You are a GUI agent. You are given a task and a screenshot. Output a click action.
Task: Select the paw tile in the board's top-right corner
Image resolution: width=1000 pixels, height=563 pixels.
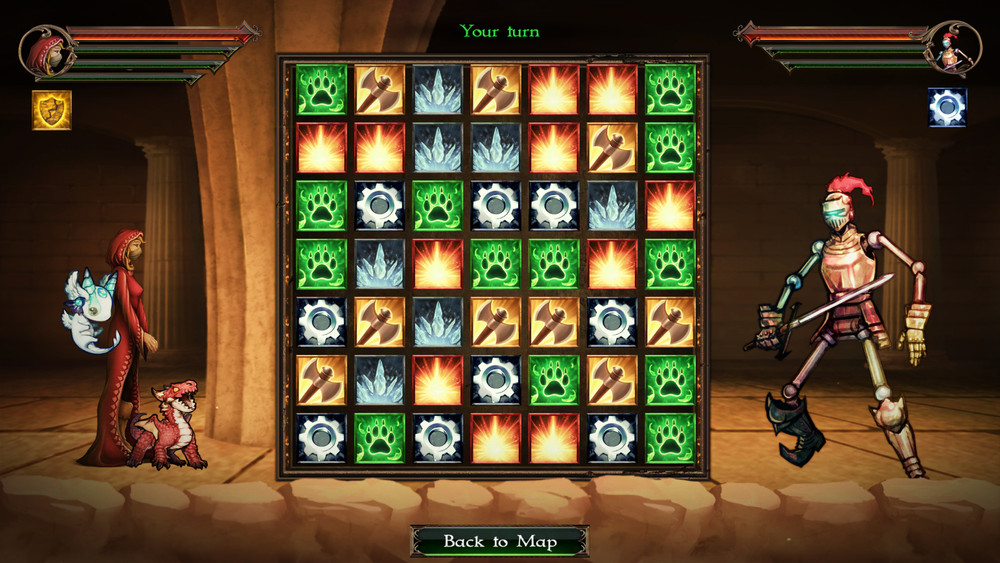pos(670,89)
